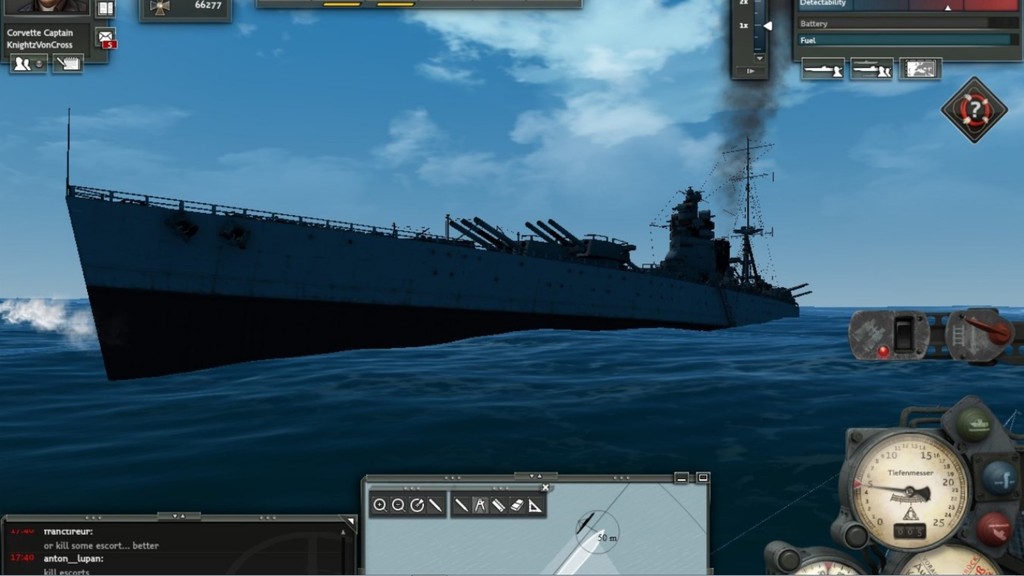Open the mail inbox with 5 unread
The height and width of the screenshot is (576, 1024).
[x=105, y=38]
